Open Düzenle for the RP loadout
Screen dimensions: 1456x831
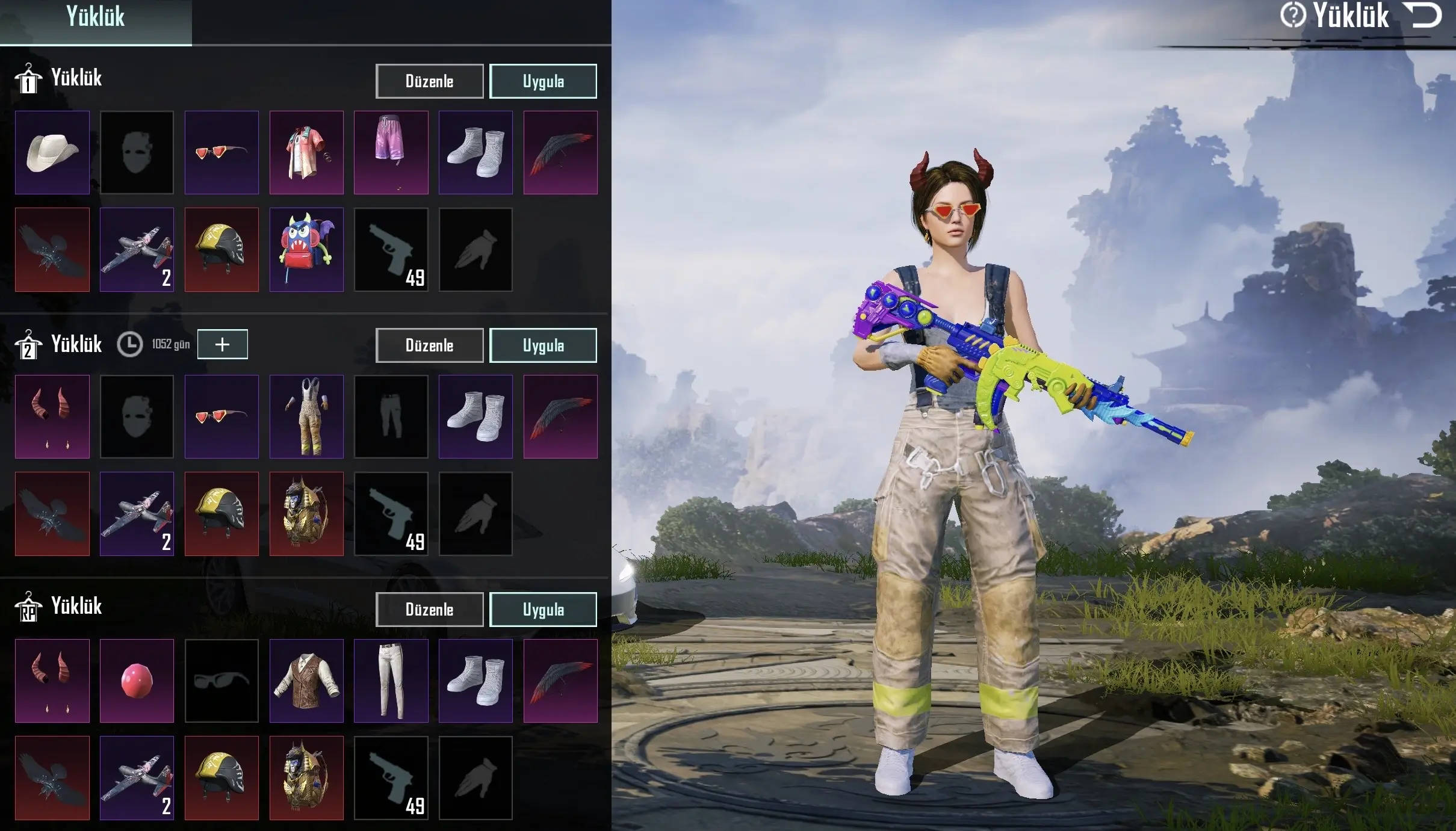point(429,610)
